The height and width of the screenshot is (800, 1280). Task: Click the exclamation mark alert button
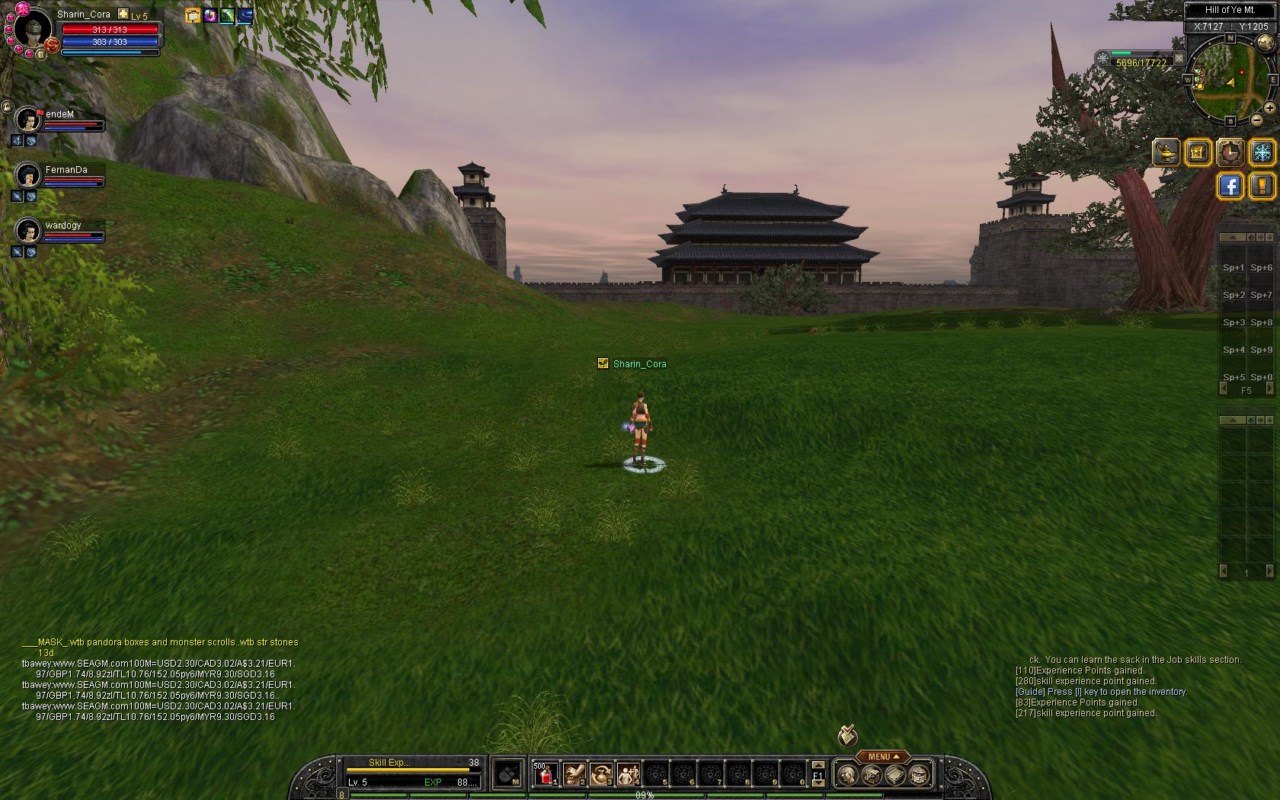coord(1262,185)
